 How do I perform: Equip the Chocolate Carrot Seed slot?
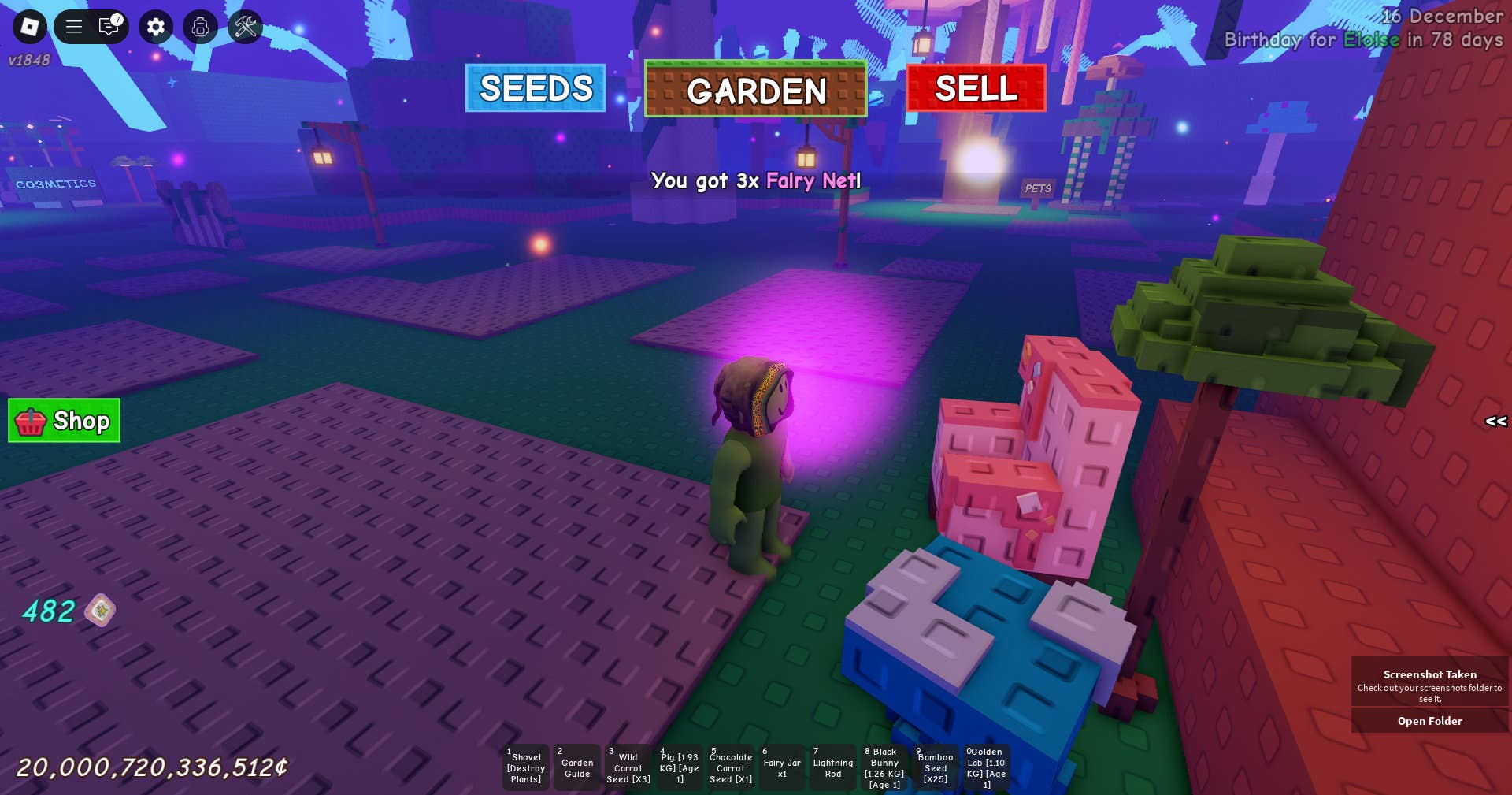[x=731, y=767]
